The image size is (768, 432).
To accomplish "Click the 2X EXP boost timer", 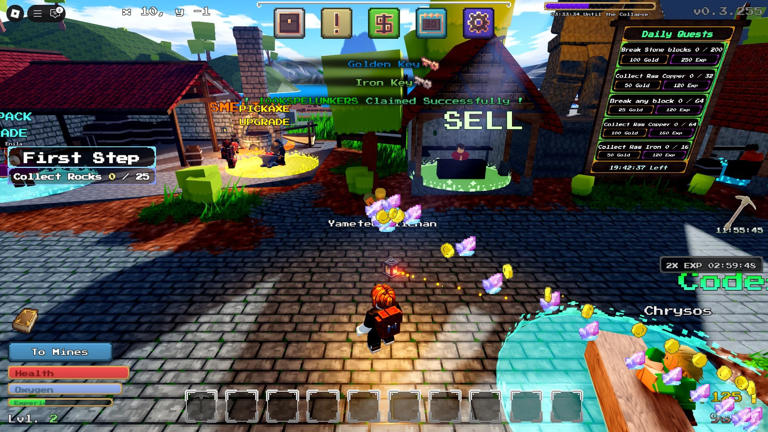I will (711, 265).
